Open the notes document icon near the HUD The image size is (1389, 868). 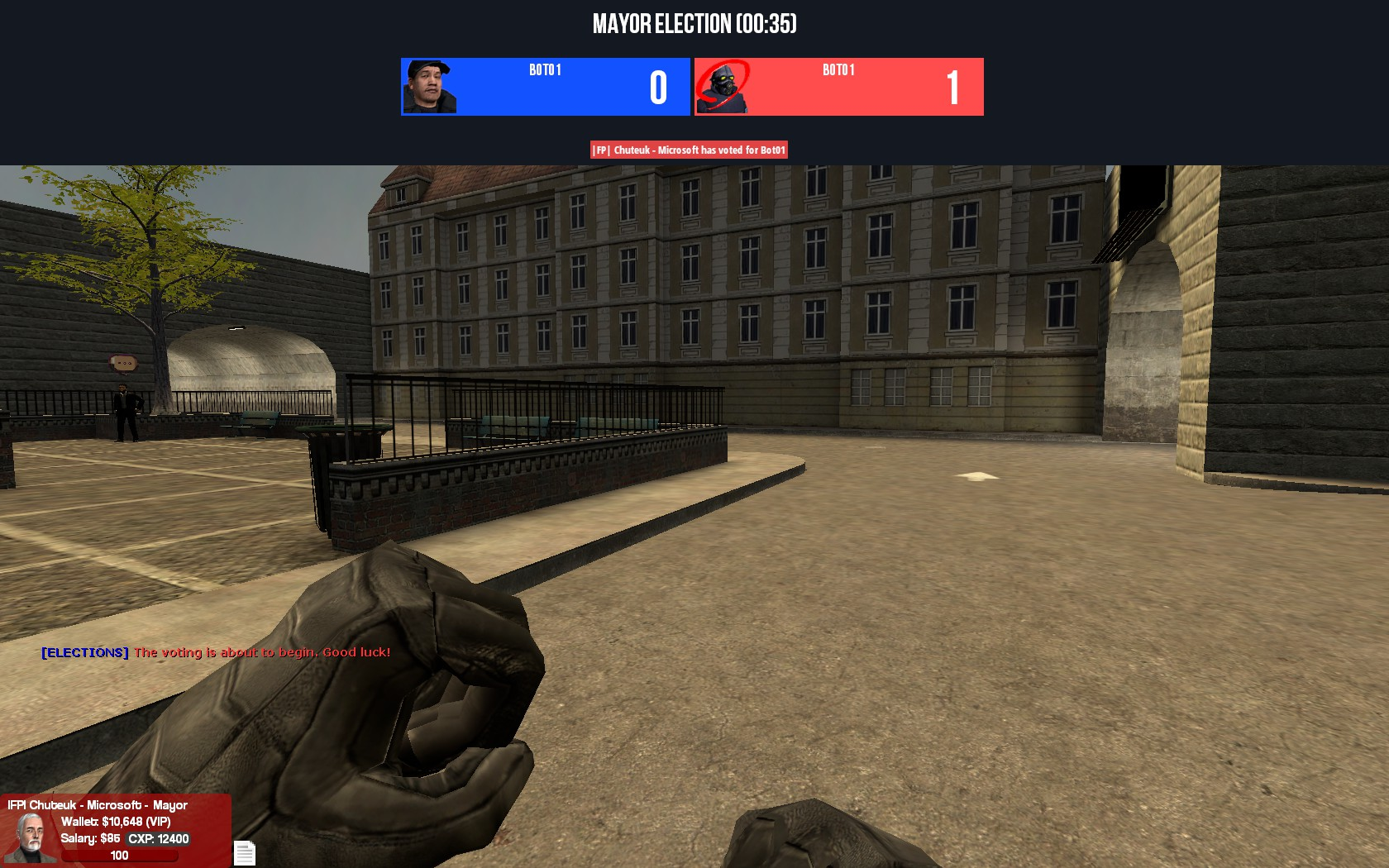tap(245, 851)
